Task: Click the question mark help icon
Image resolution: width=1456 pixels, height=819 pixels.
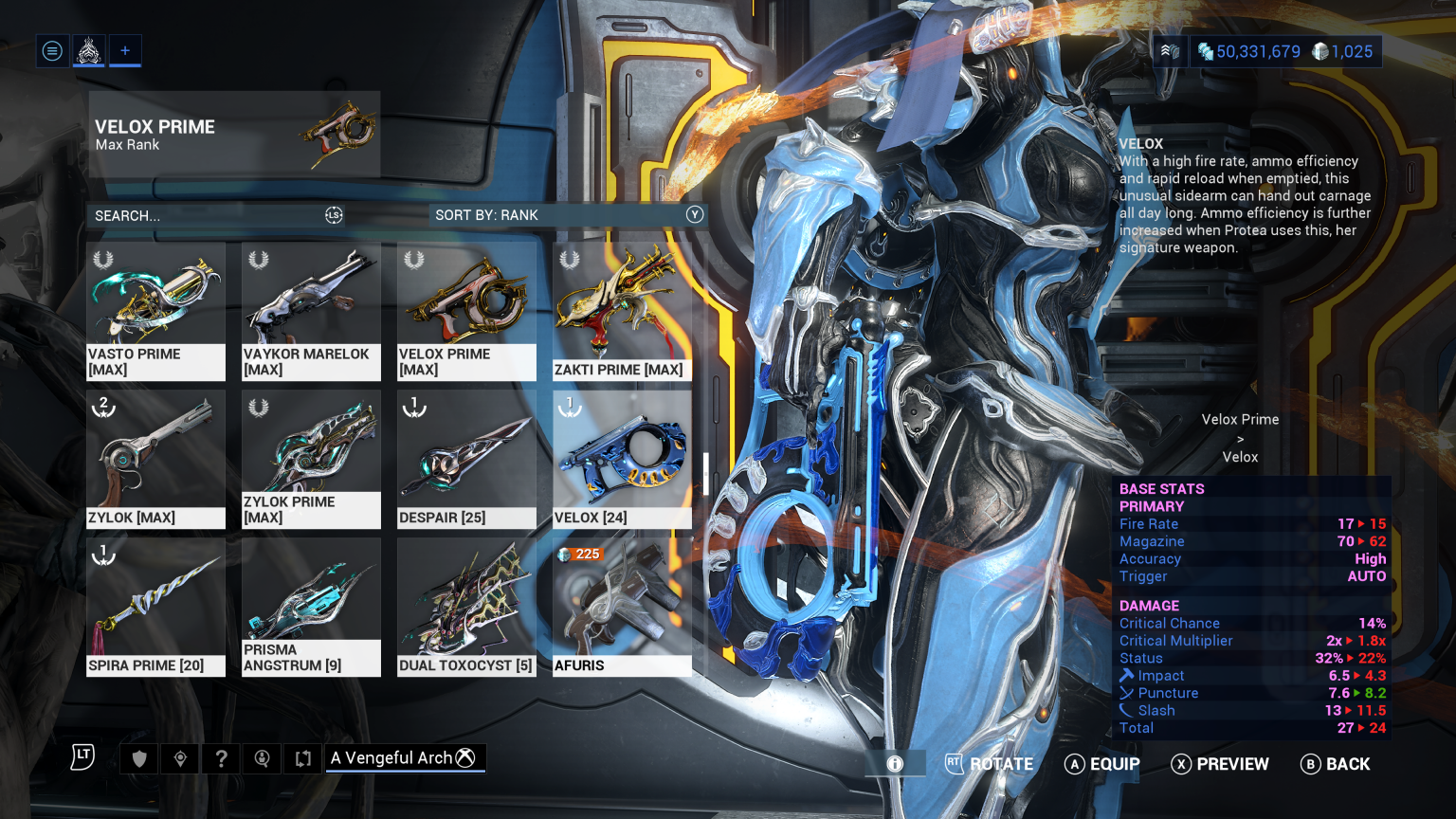Action: tap(221, 757)
